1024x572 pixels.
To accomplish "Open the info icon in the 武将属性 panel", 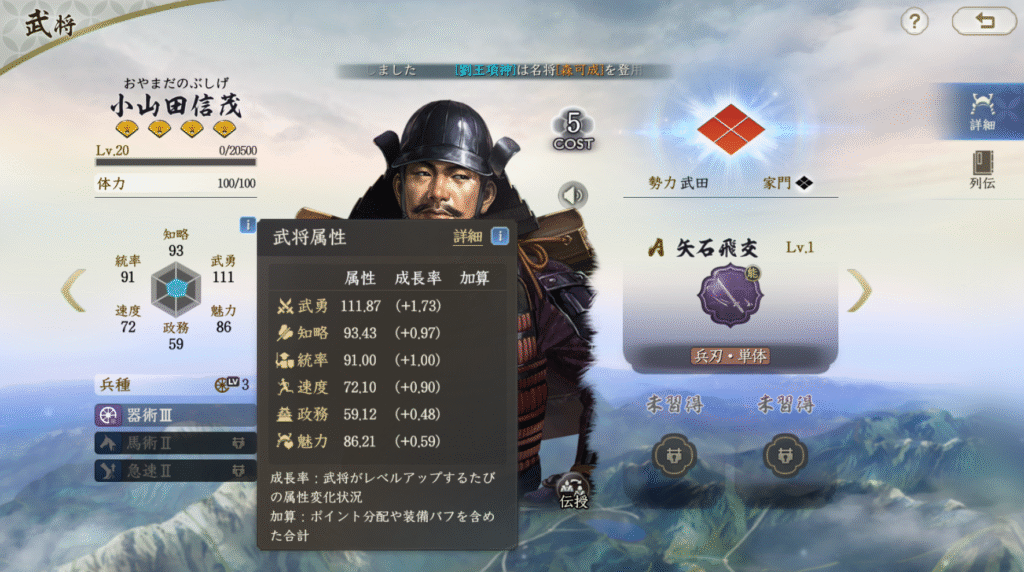I will pyautogui.click(x=499, y=237).
